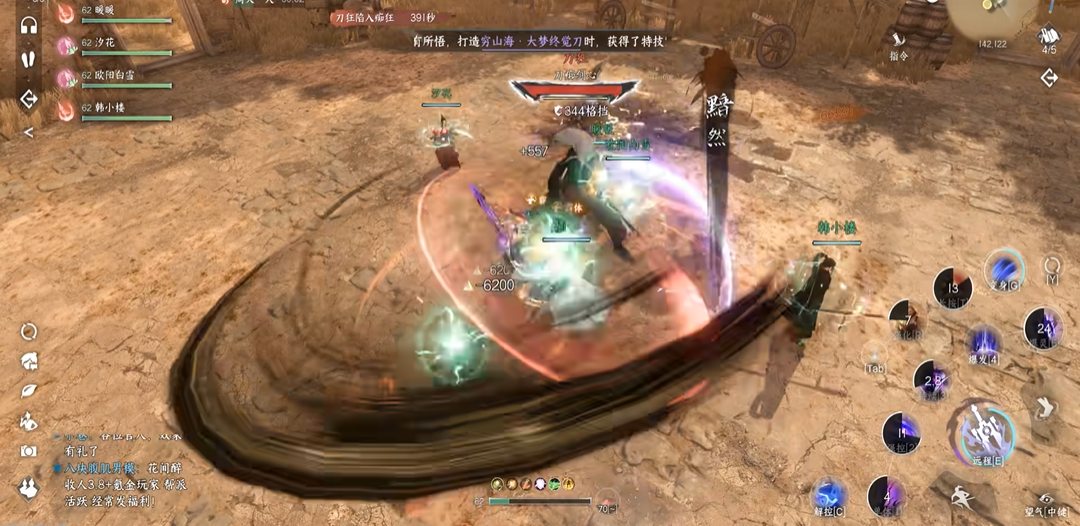Screen dimensions: 1080x526
Task: Select party member 韩小楼 in party list
Action: pos(112,108)
